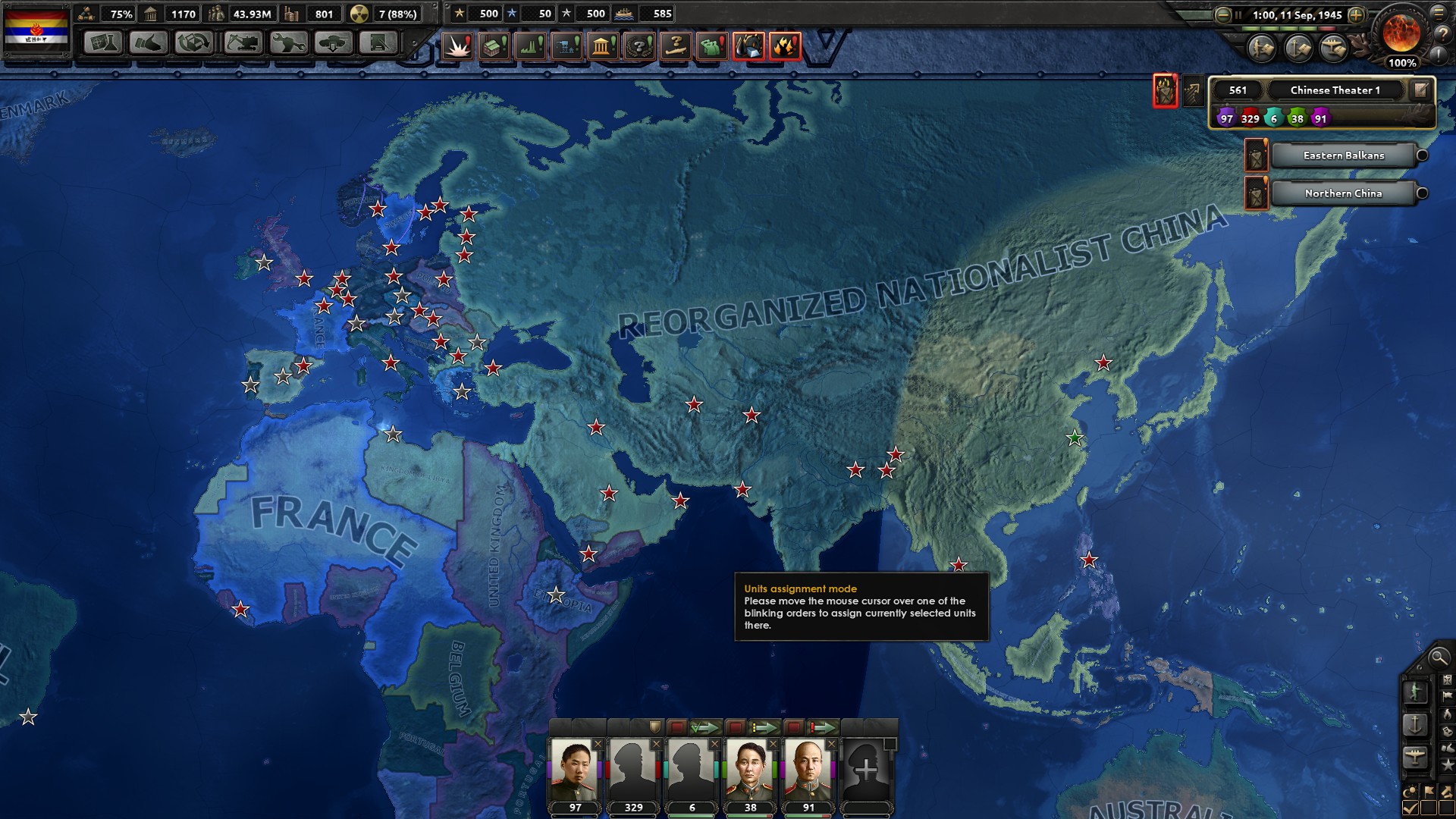The height and width of the screenshot is (819, 1456).
Task: Increase game speed with plus button
Action: coord(1357,15)
